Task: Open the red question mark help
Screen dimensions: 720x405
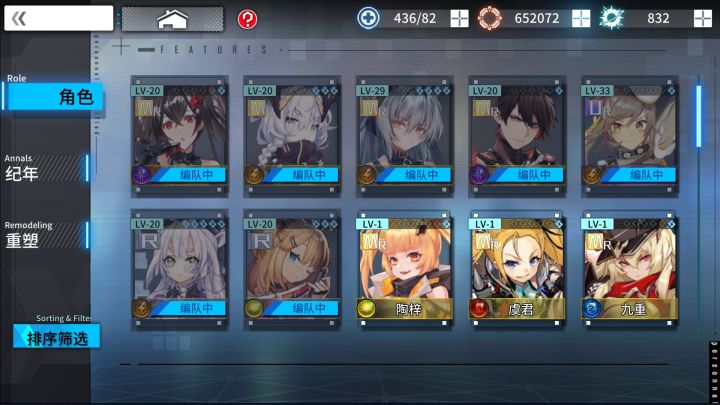Action: pyautogui.click(x=247, y=19)
